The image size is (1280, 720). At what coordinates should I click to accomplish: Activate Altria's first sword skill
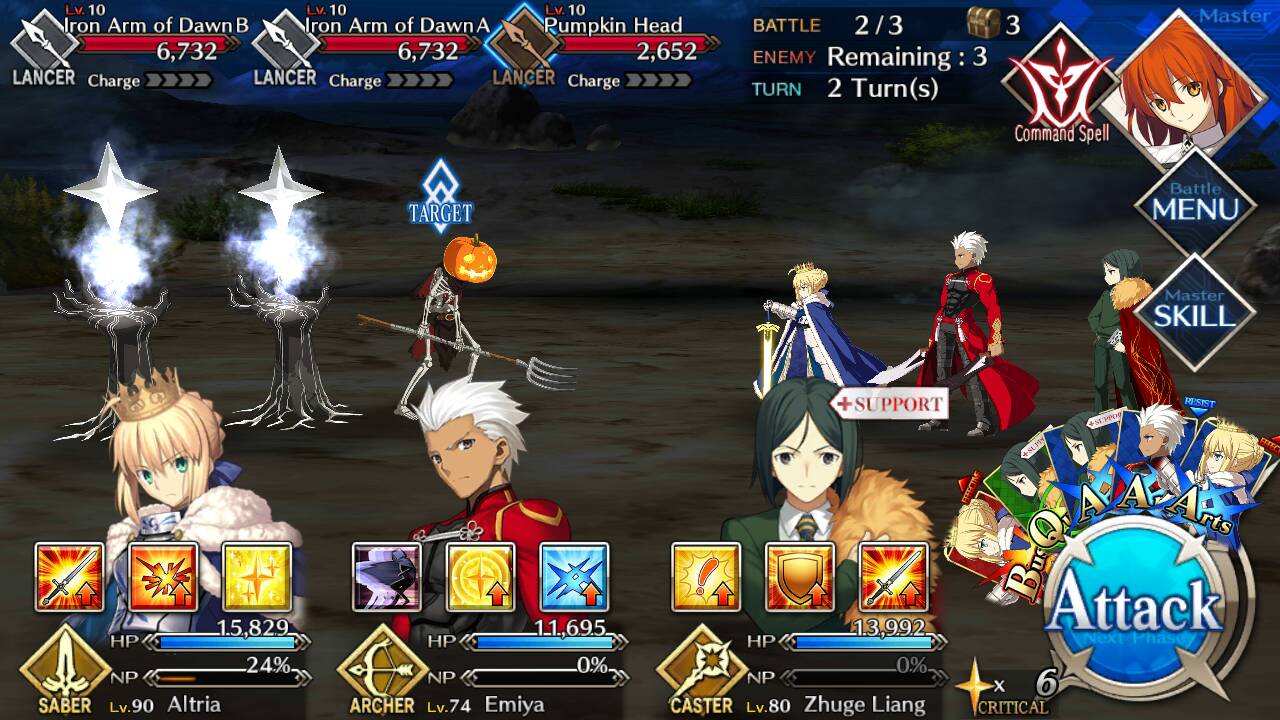pyautogui.click(x=69, y=577)
